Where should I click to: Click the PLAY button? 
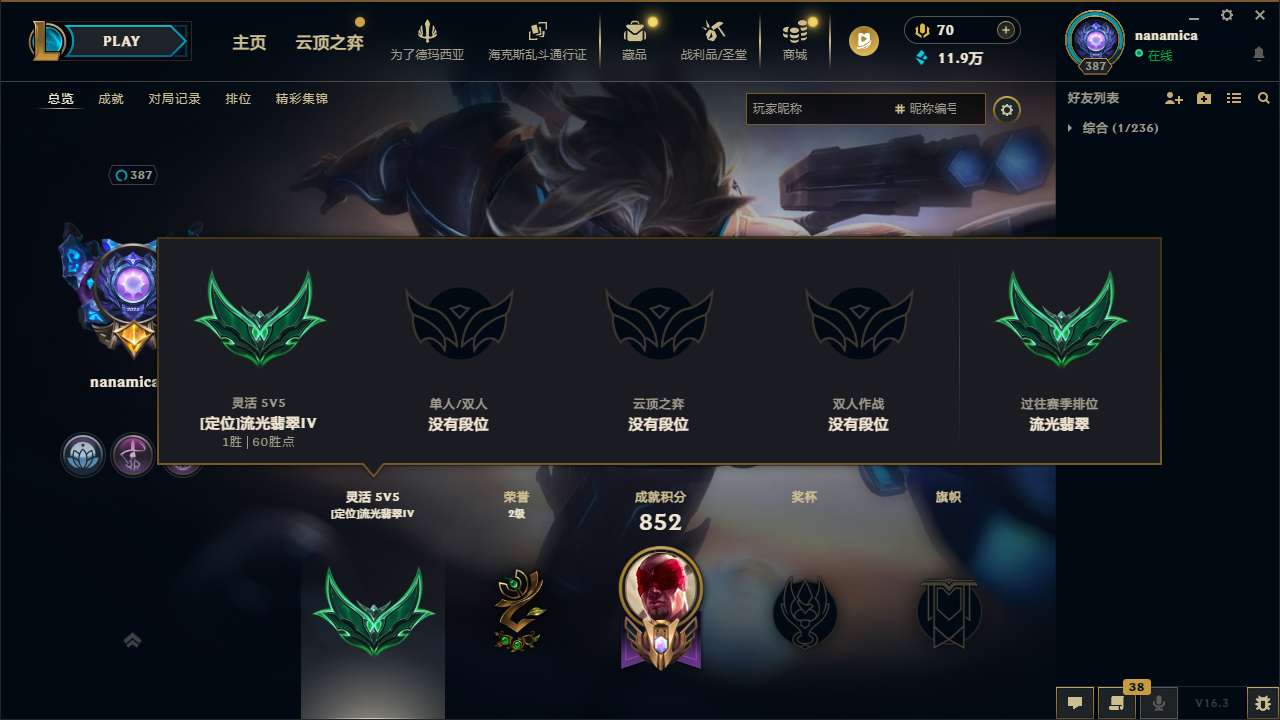click(121, 41)
